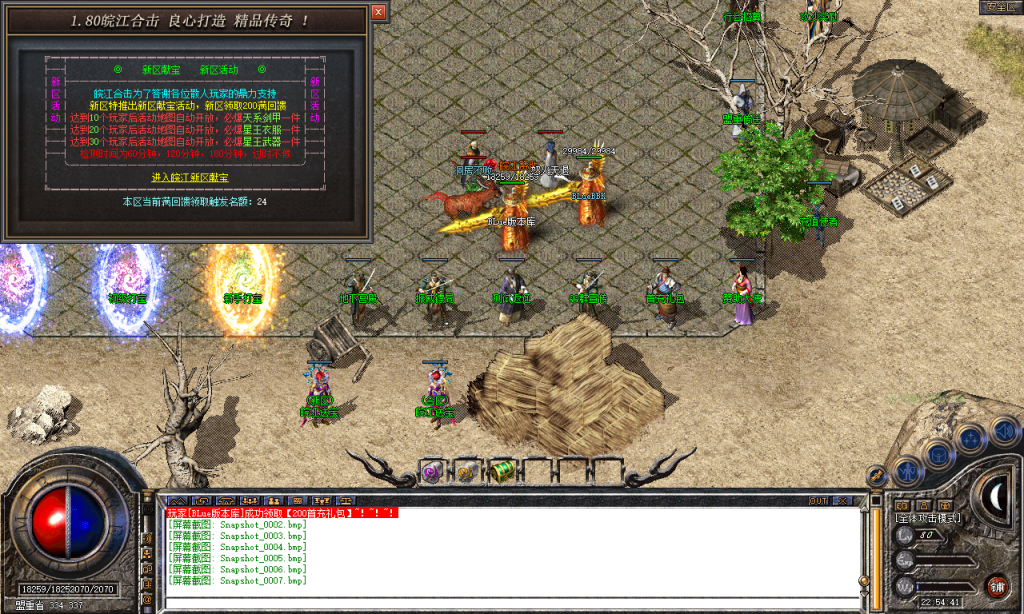
Task: Use the yellow scroll belt item
Action: [x=465, y=470]
